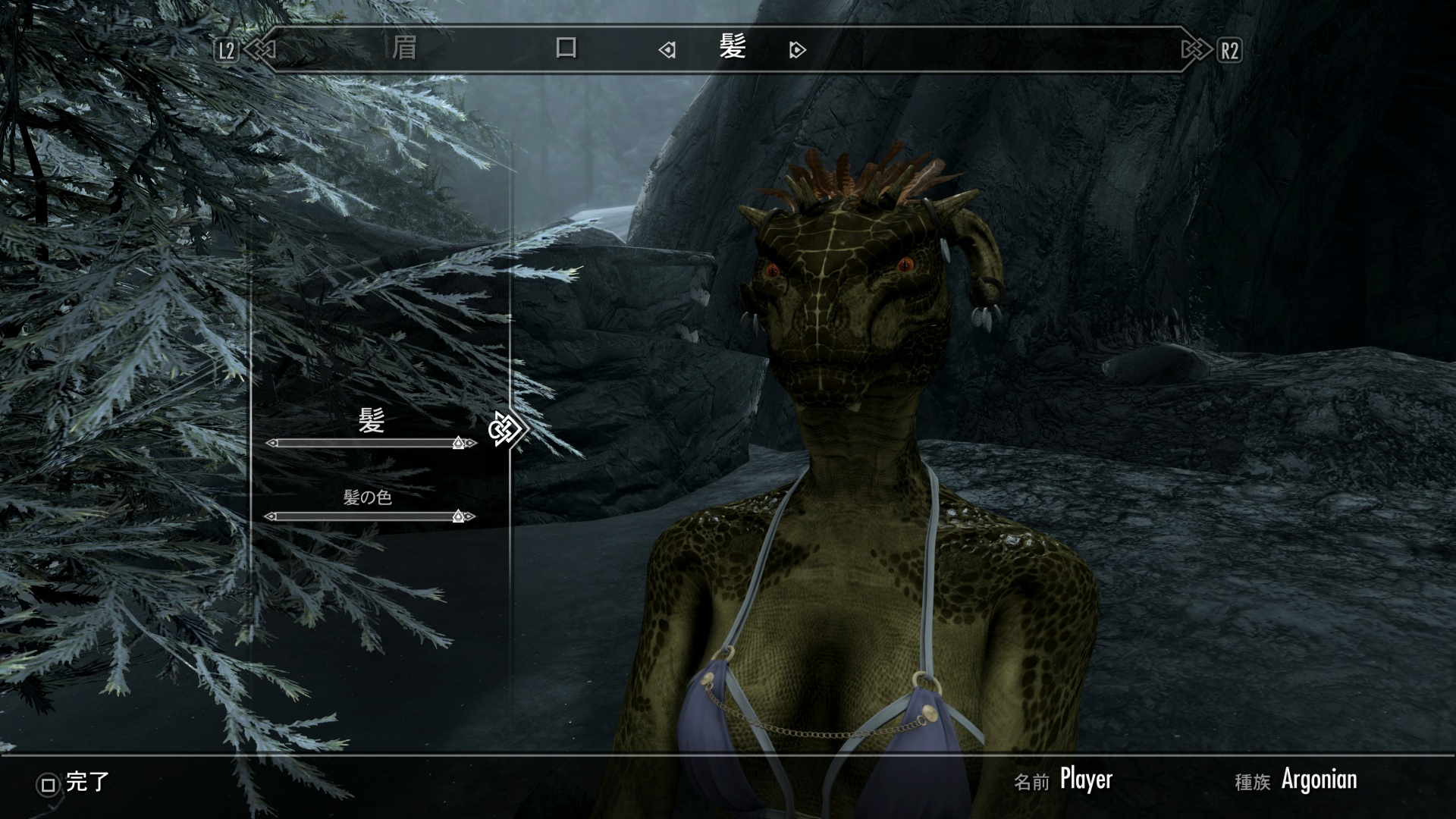Choose 完了 to finish character creation
This screenshot has height=819, width=1456.
click(74, 783)
